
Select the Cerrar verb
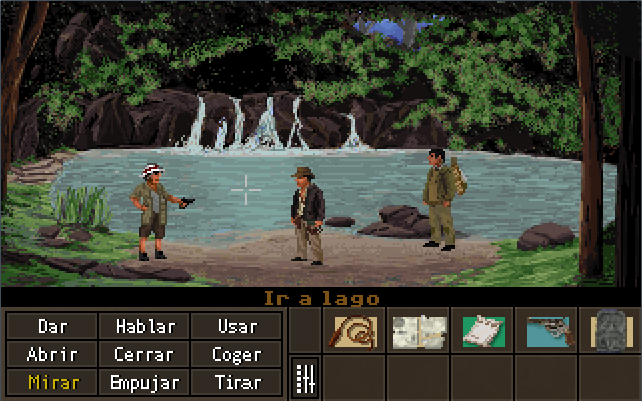[145, 355]
